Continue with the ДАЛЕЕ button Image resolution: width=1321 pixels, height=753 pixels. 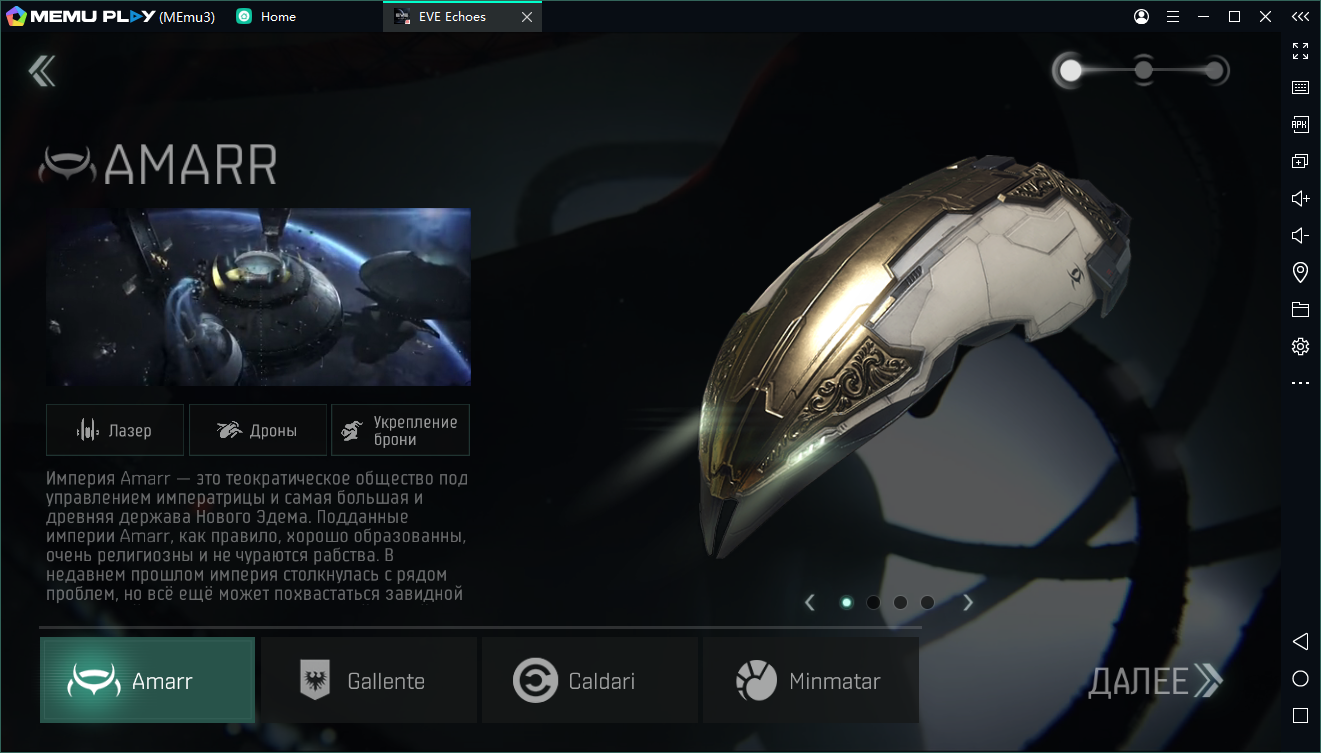pyautogui.click(x=1154, y=681)
